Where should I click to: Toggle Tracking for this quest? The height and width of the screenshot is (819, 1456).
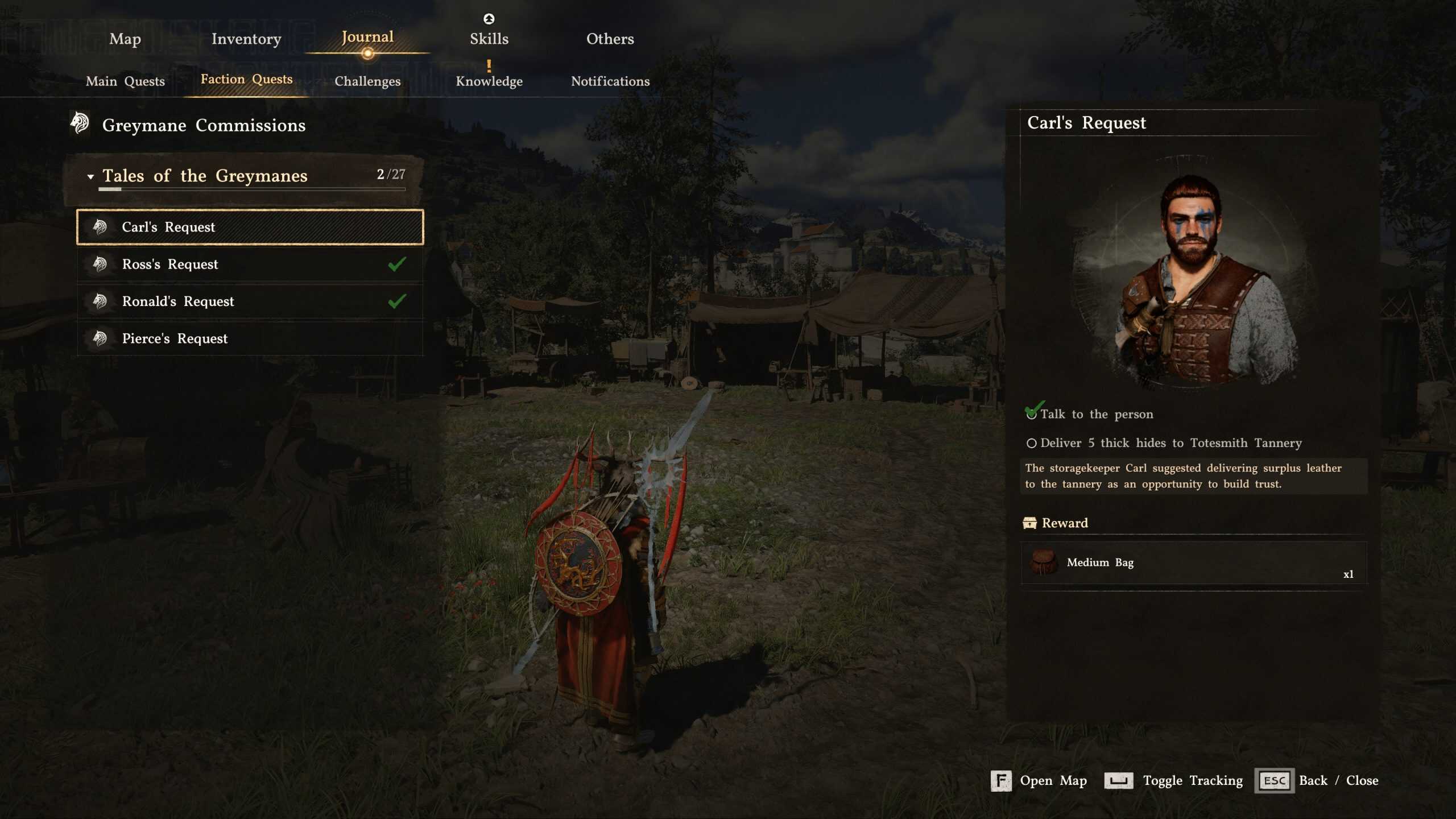tap(1174, 781)
